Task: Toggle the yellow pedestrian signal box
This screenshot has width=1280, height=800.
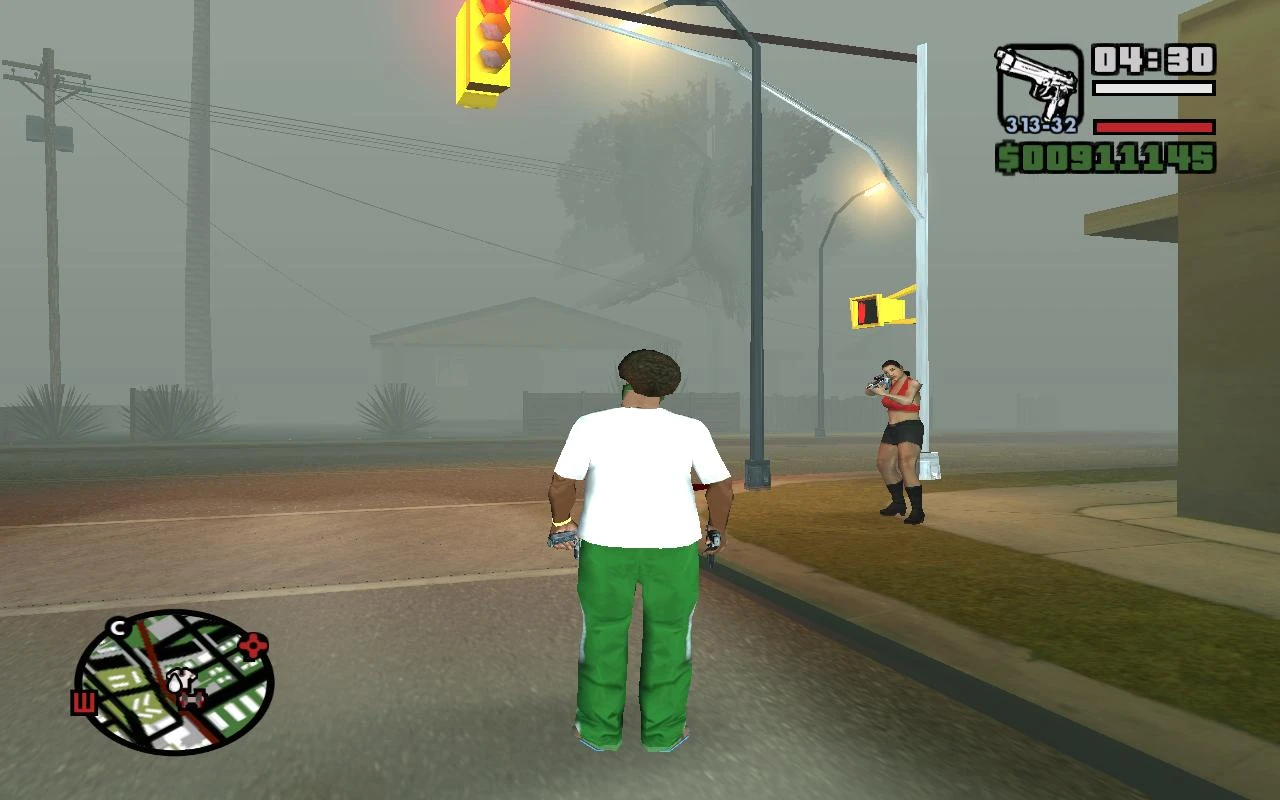Action: pyautogui.click(x=880, y=310)
